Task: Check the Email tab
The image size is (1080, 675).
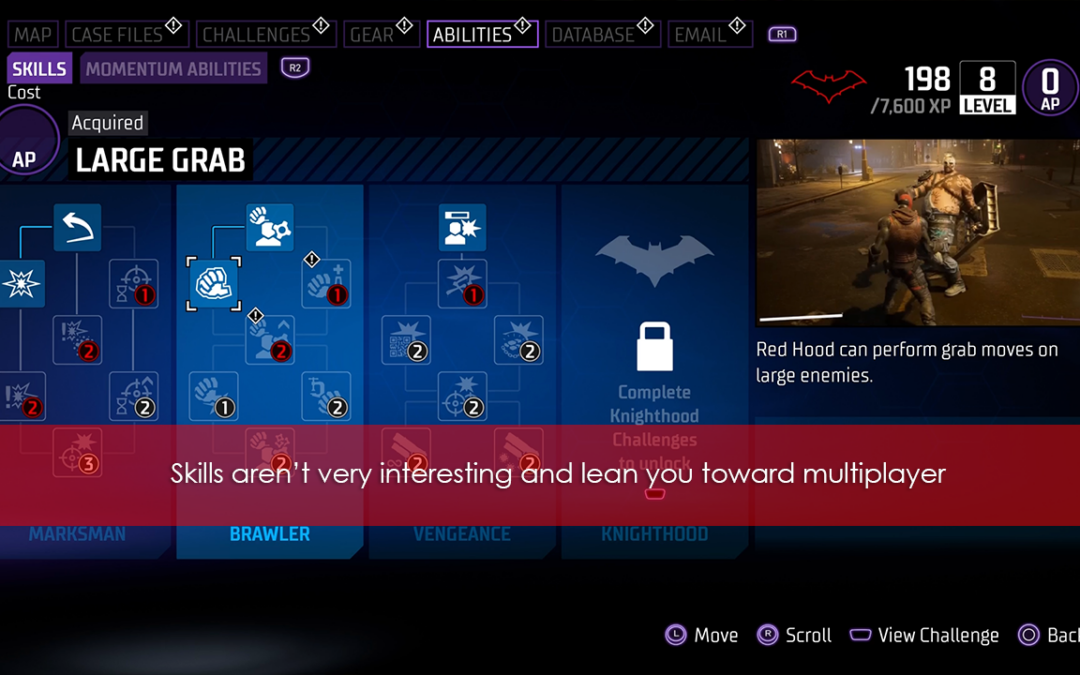Action: click(699, 35)
